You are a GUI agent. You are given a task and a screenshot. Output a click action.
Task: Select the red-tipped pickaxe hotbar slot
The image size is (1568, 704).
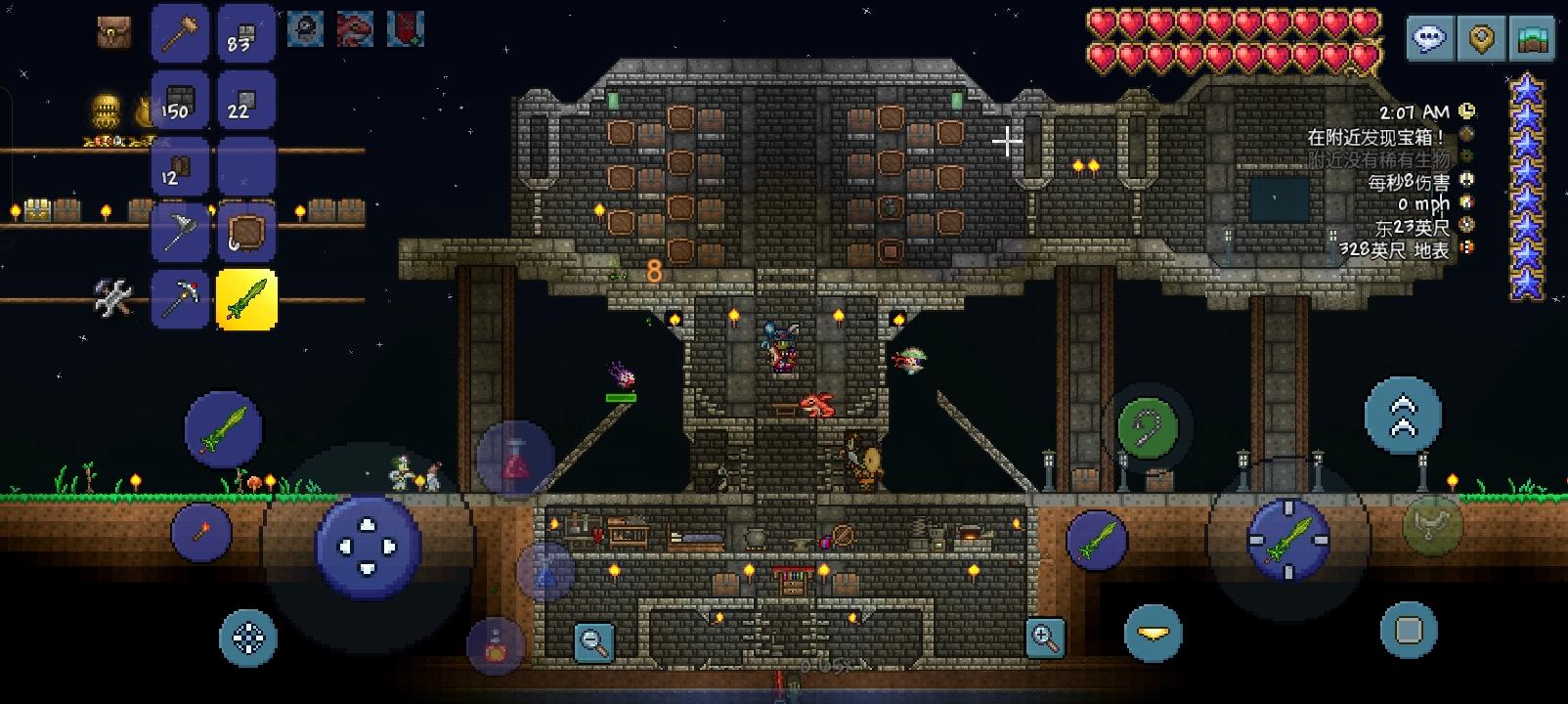180,299
